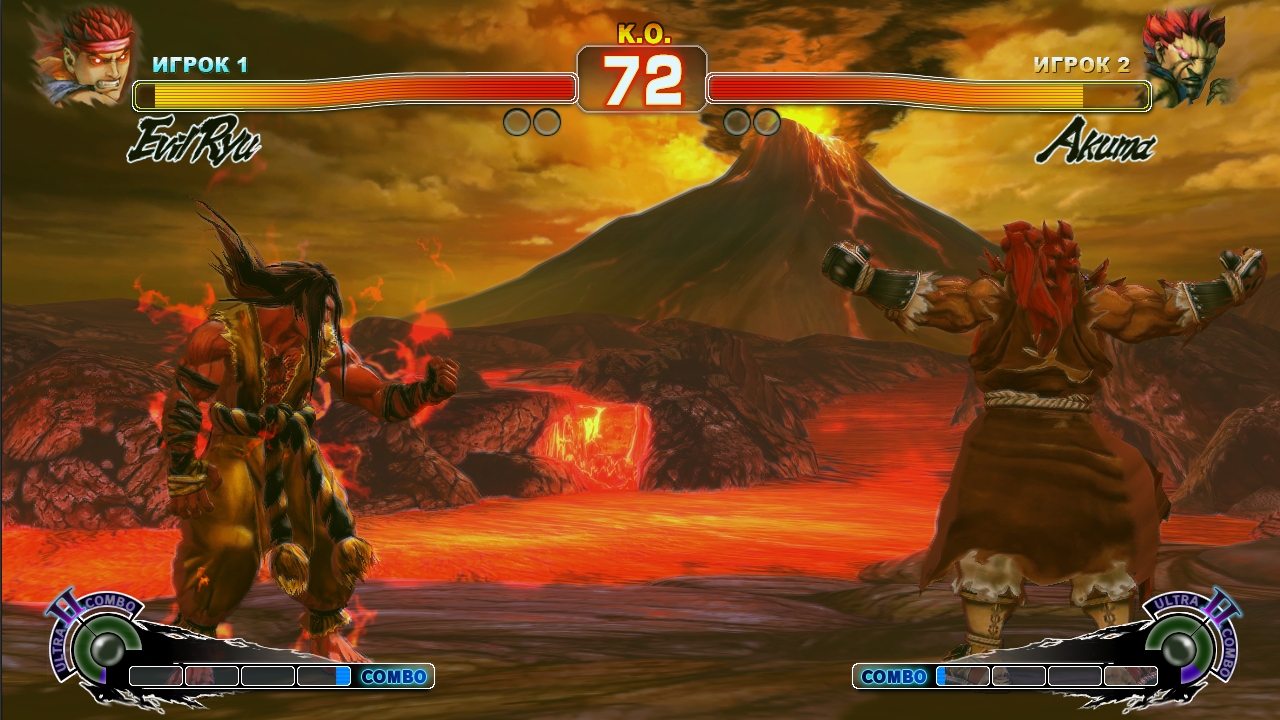
Task: Click Akuma's character portrait
Action: pyautogui.click(x=1188, y=57)
